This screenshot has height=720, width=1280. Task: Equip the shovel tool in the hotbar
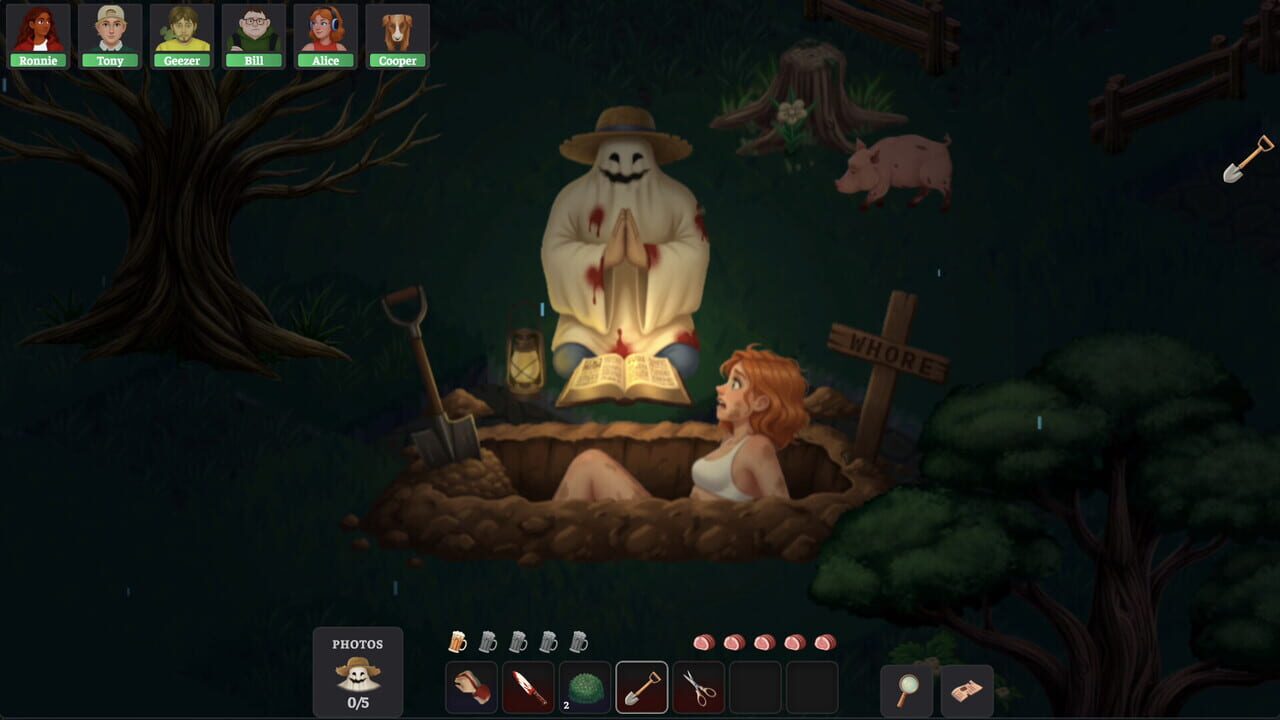pos(642,687)
